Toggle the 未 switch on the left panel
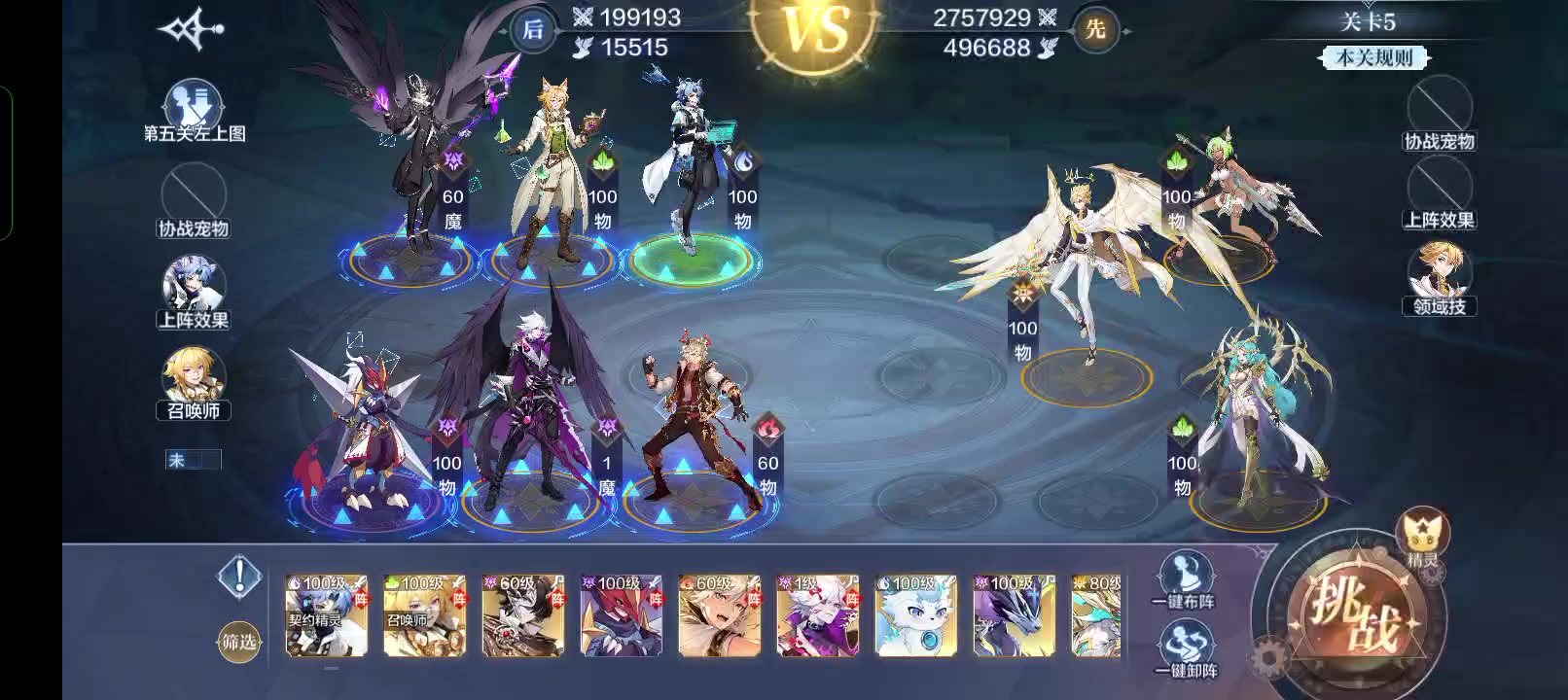This screenshot has height=700, width=1568. pyautogui.click(x=194, y=459)
